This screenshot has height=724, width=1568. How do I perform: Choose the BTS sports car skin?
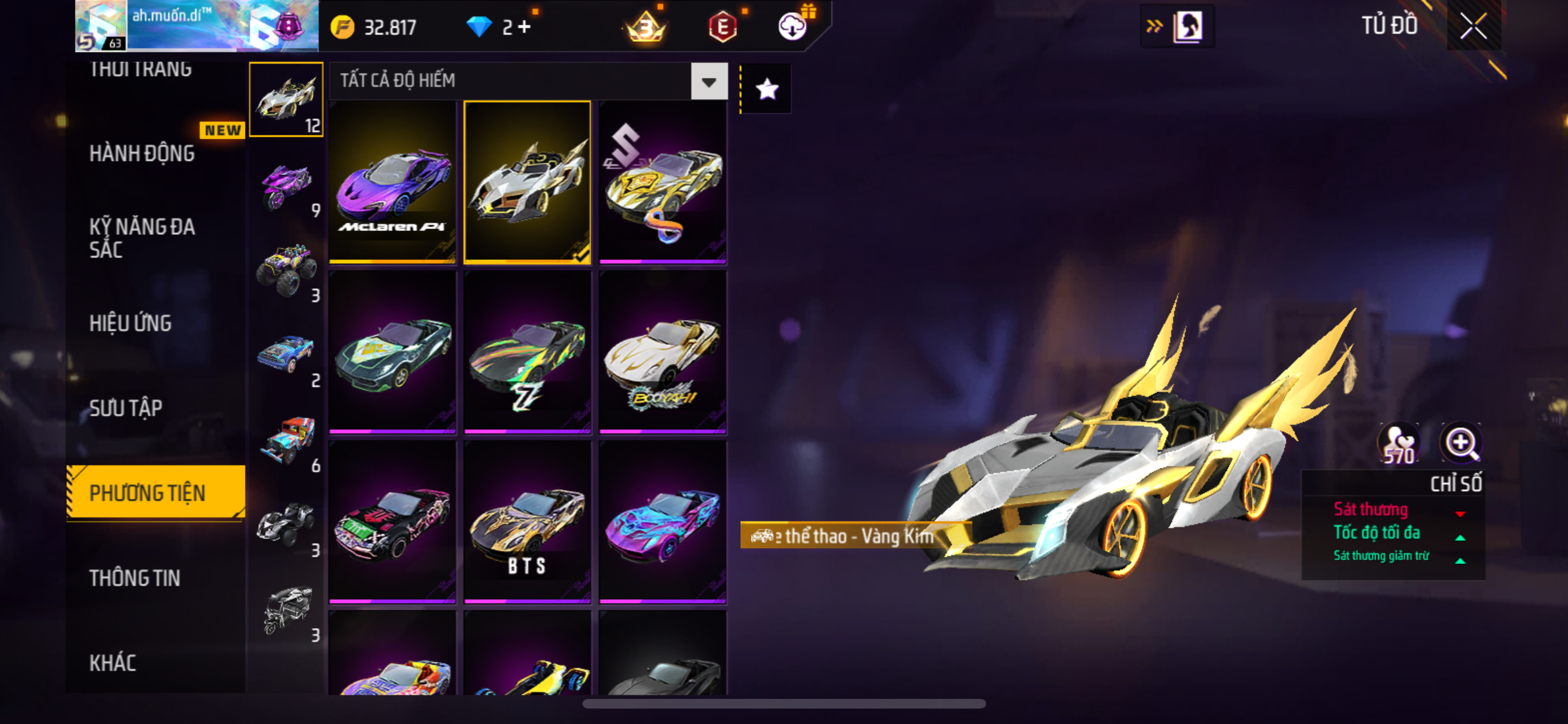tap(527, 522)
